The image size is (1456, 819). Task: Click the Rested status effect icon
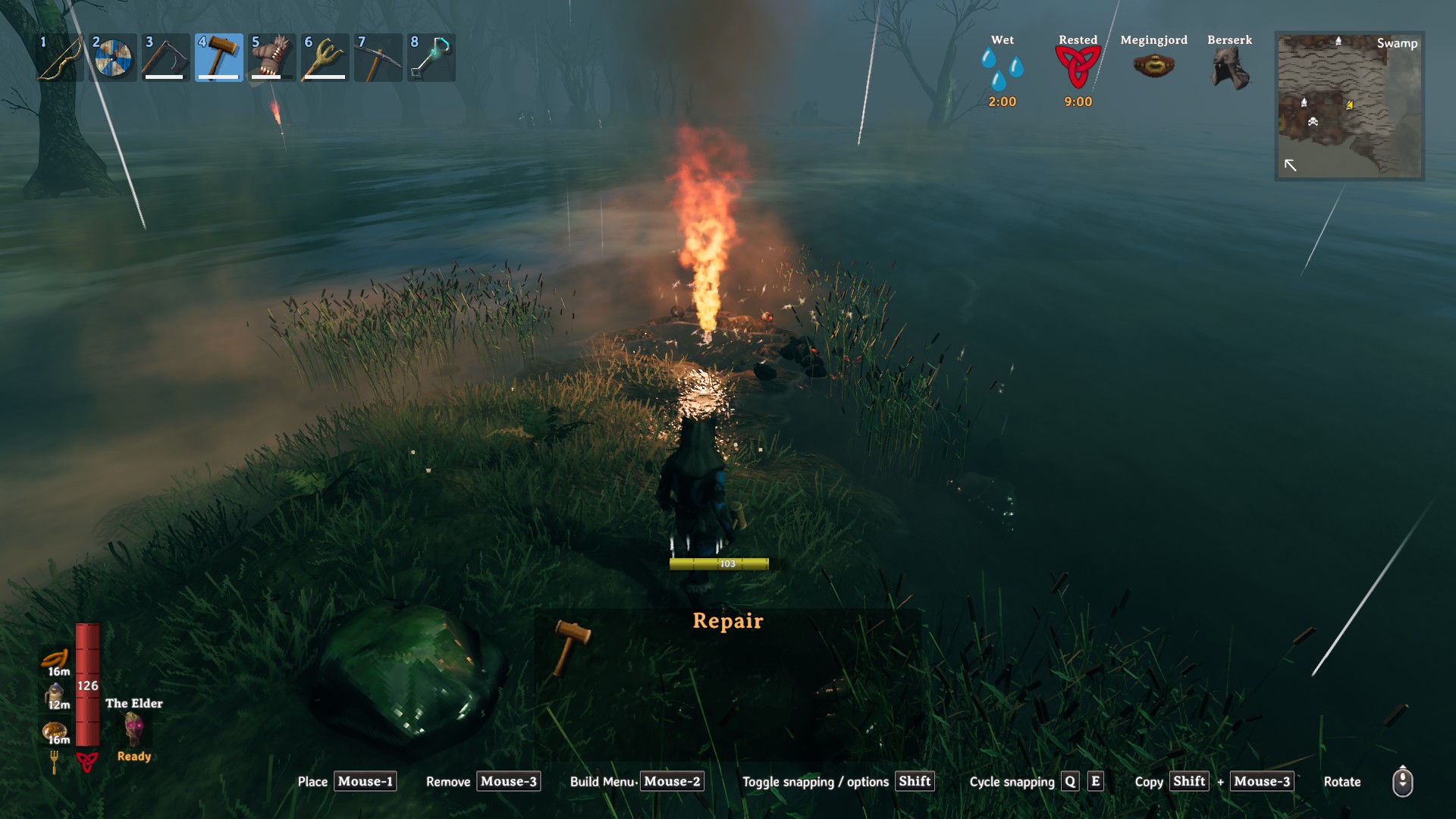click(1078, 67)
